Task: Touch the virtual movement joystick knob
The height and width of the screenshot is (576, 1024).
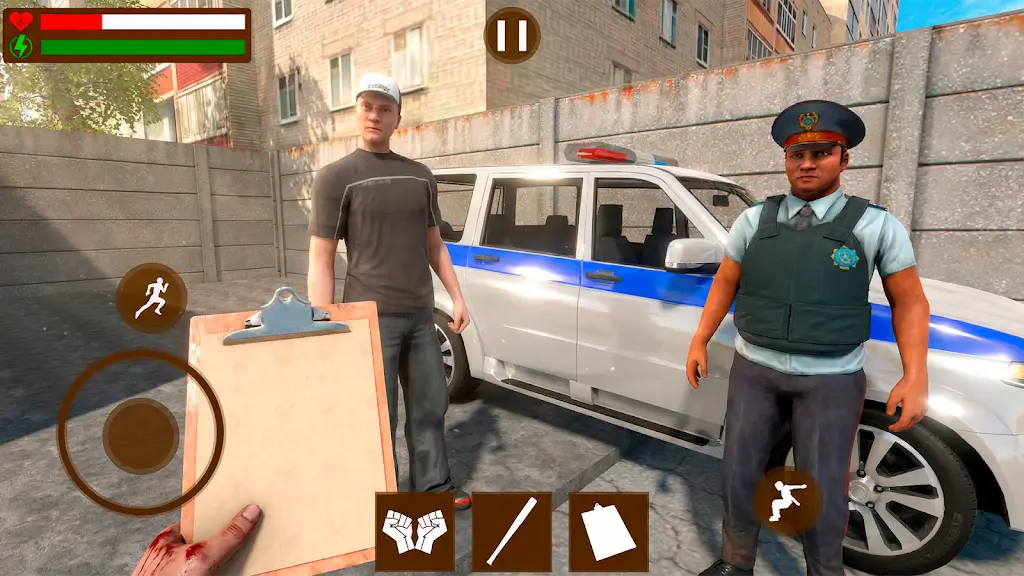Action: pos(141,435)
